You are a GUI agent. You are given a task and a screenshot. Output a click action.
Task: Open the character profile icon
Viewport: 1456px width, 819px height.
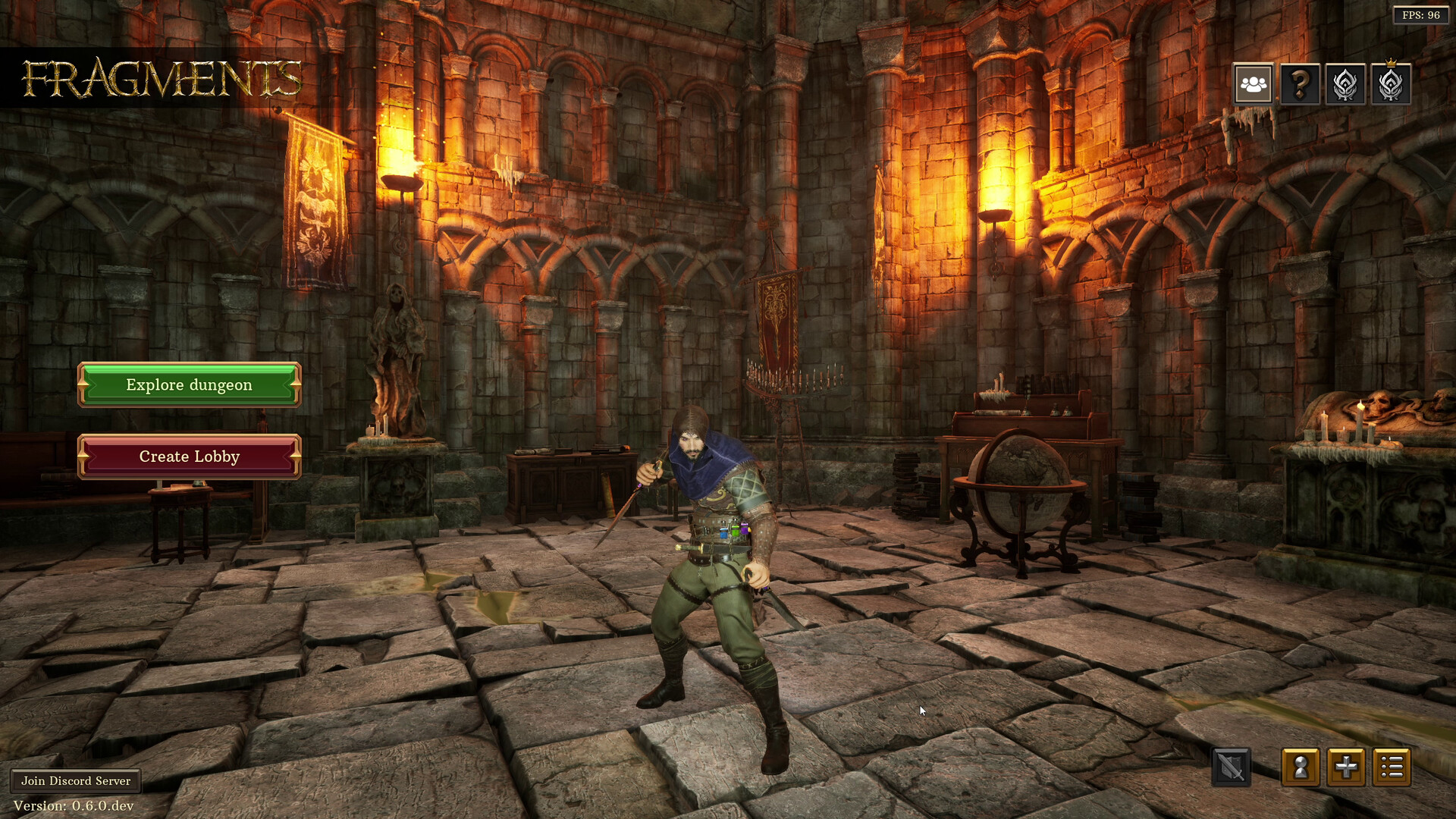pyautogui.click(x=1300, y=767)
